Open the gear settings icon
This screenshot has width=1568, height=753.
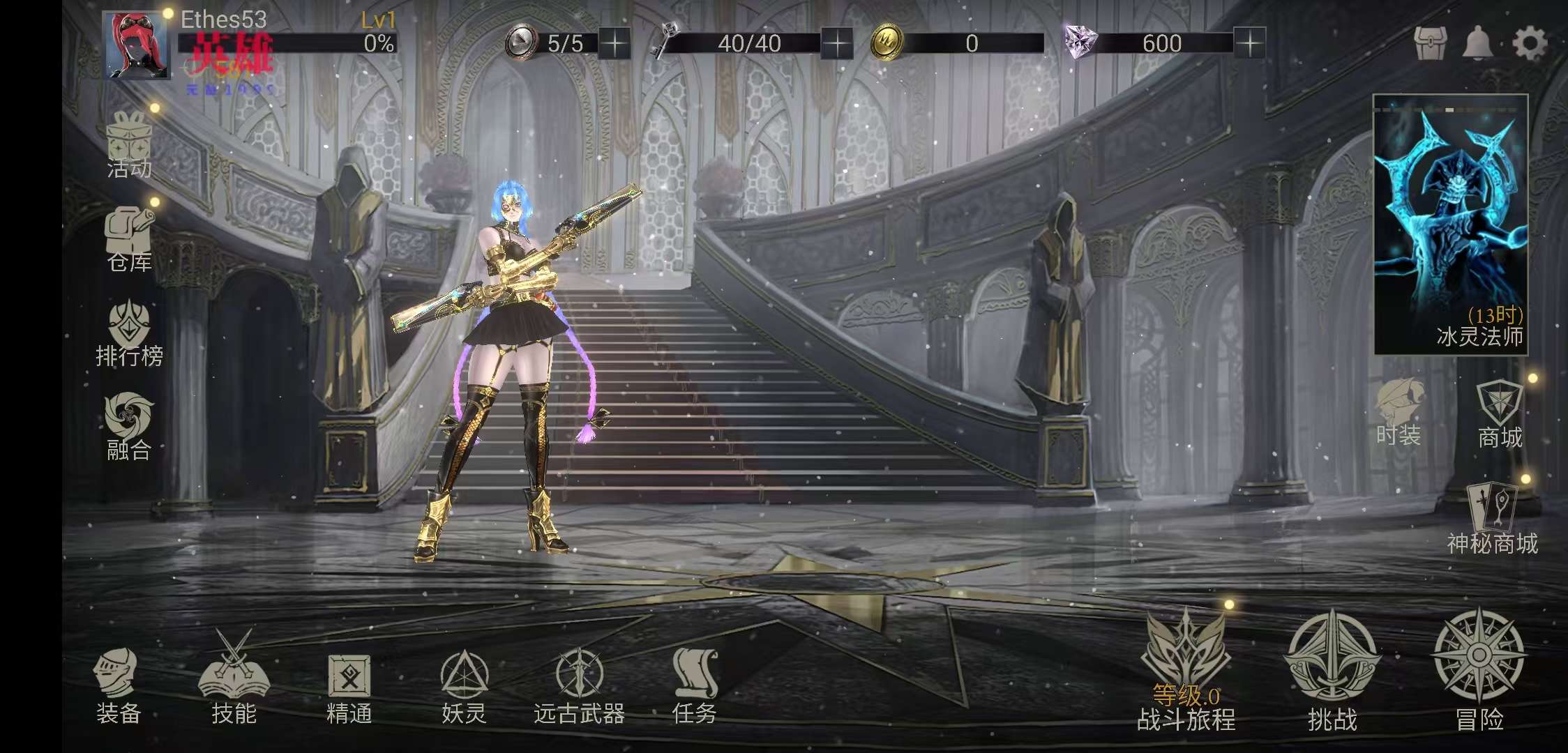tap(1529, 43)
